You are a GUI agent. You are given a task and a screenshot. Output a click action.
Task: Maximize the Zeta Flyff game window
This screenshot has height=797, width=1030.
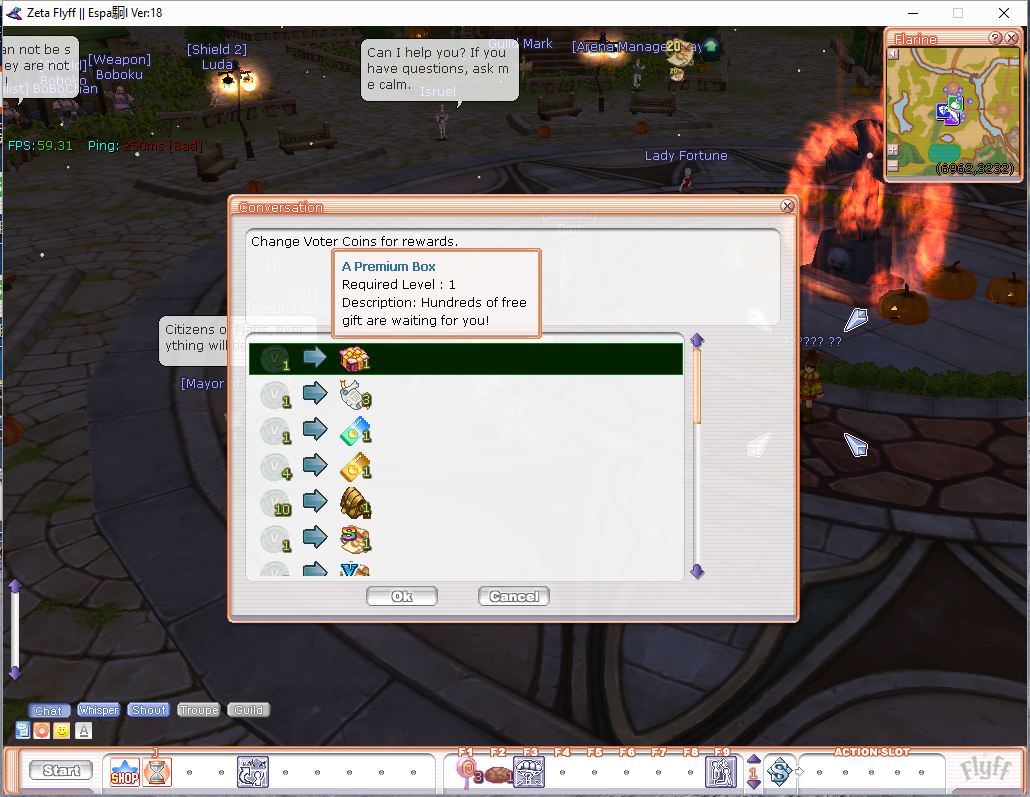[957, 13]
